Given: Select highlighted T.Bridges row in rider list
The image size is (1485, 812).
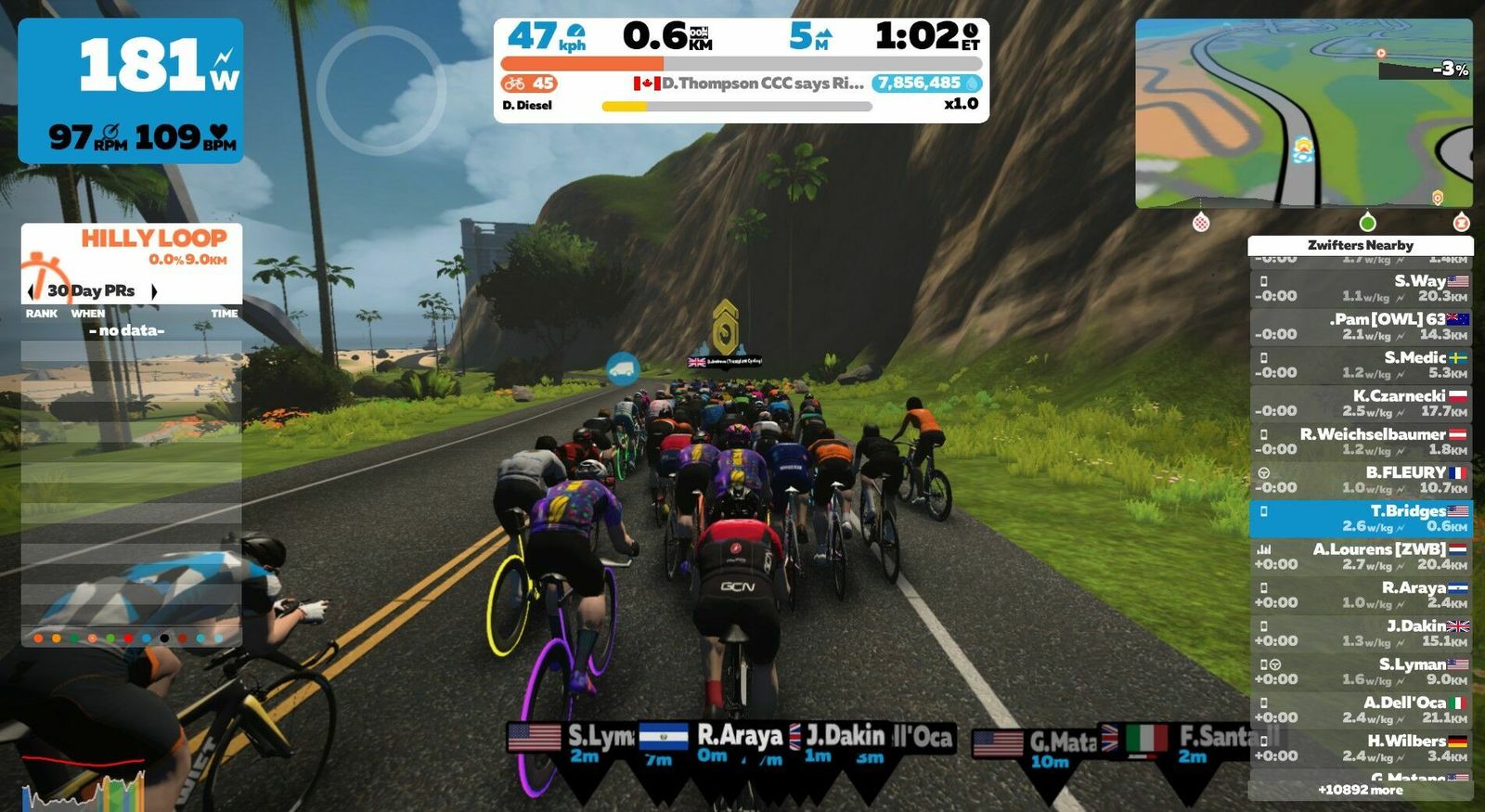Looking at the screenshot, I should [x=1360, y=519].
